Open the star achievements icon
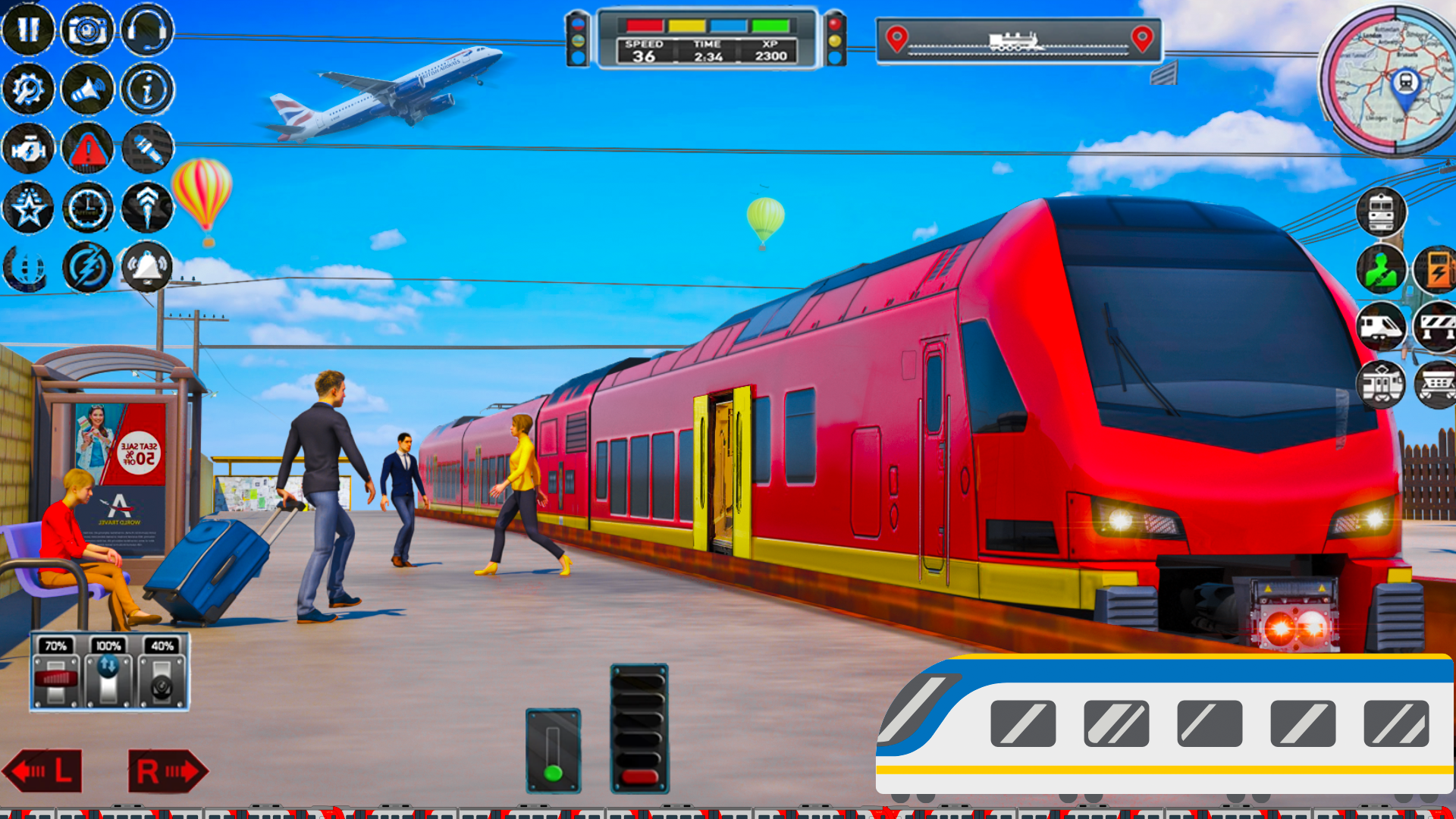The height and width of the screenshot is (819, 1456). 29,208
